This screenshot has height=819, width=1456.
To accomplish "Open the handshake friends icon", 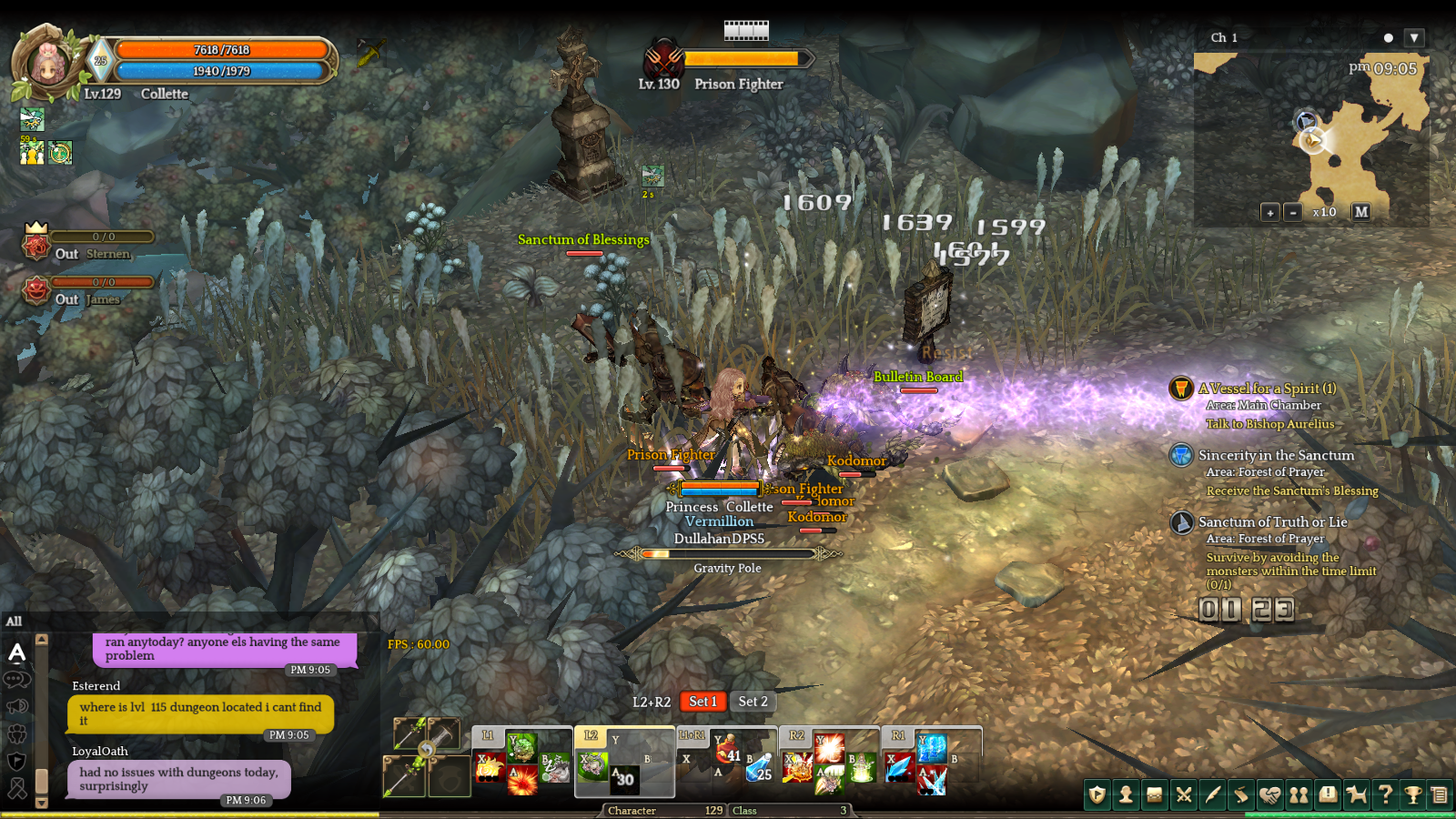I will [x=1269, y=795].
